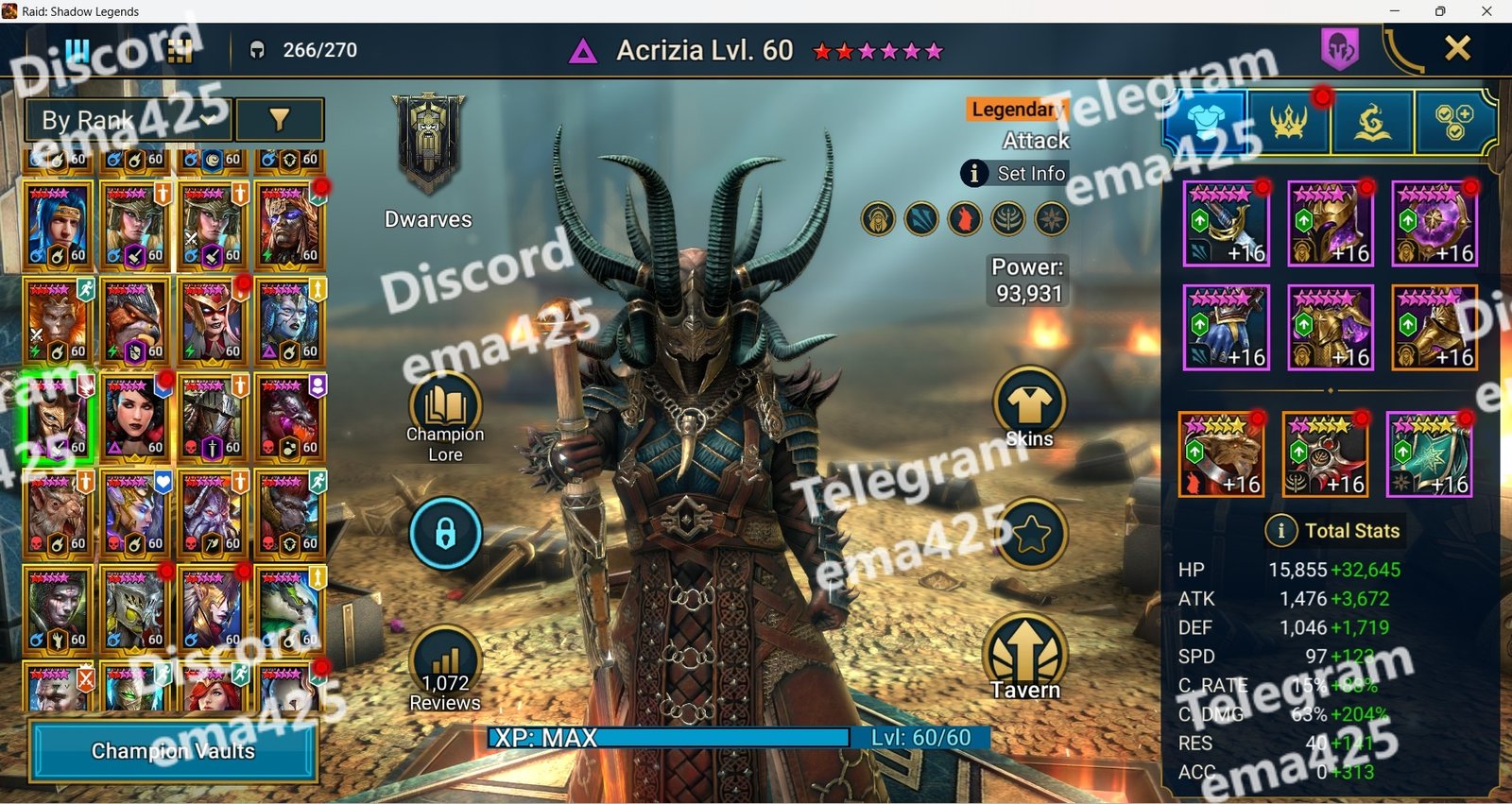
Task: Open the By Rank sort dropdown
Action: tap(128, 120)
